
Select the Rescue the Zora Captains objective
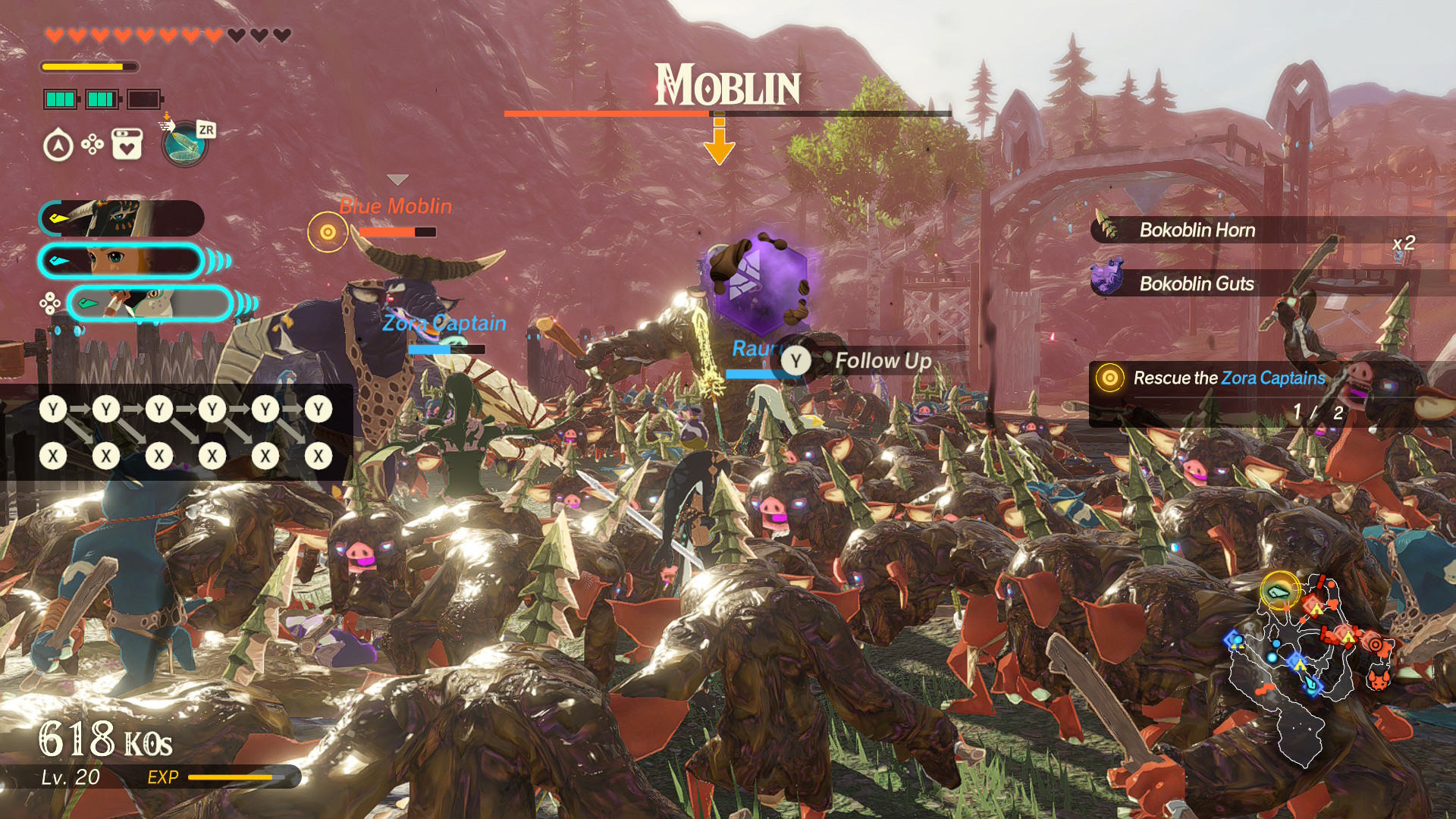1228,378
